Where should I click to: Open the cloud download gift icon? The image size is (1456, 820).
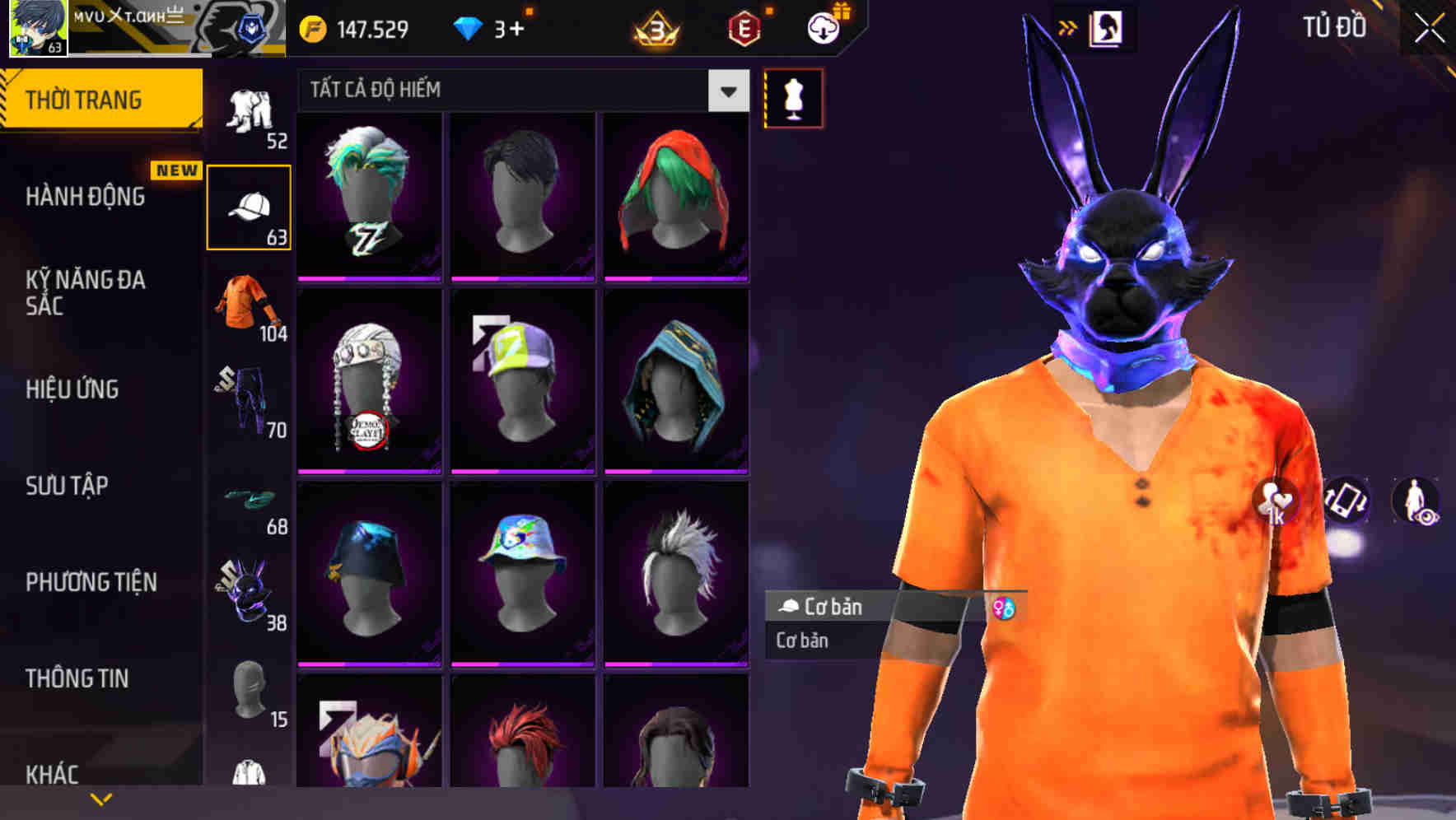point(823,26)
